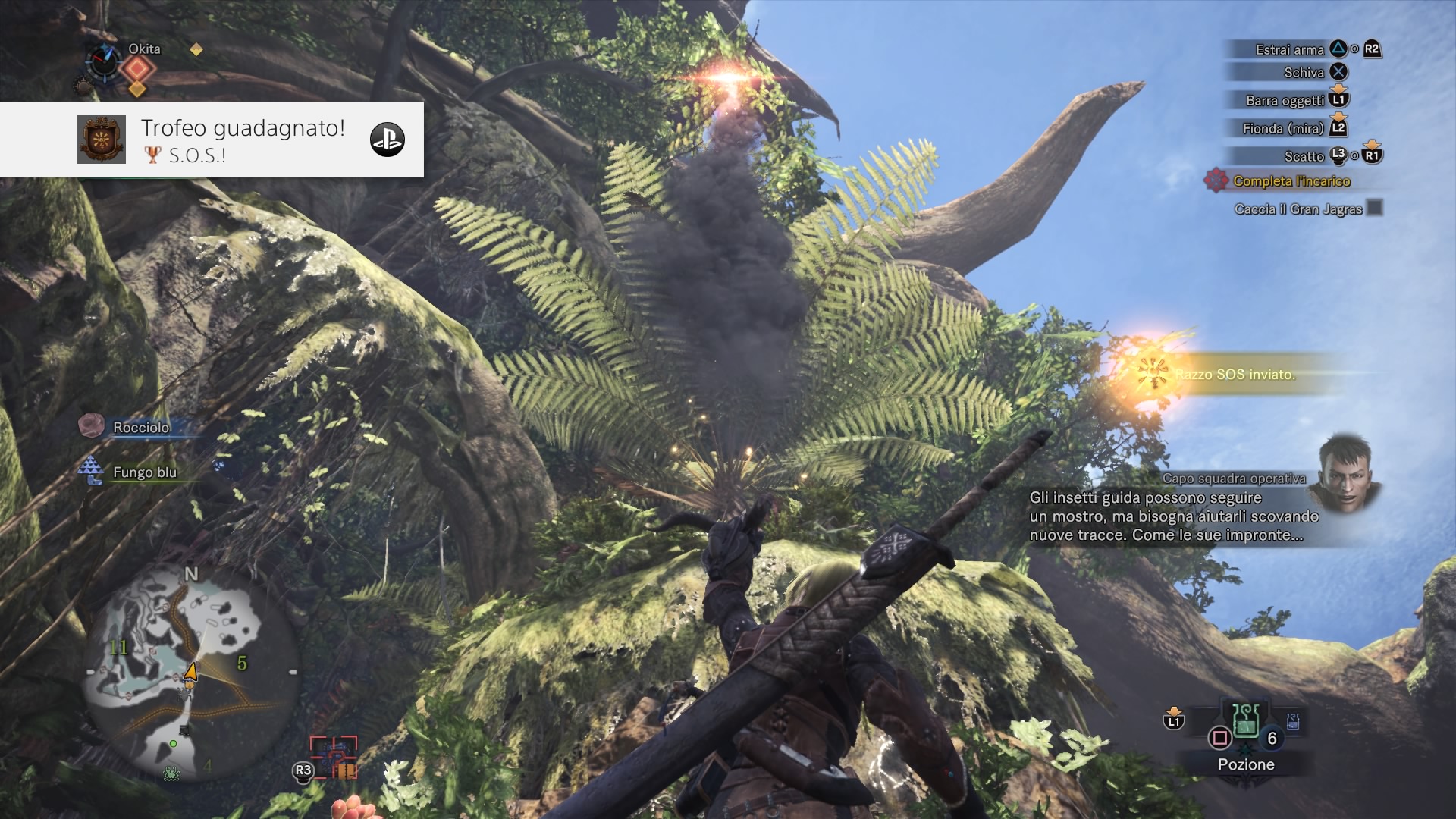This screenshot has height=819, width=1456.
Task: Click the red target camera icon
Action: pos(333,758)
